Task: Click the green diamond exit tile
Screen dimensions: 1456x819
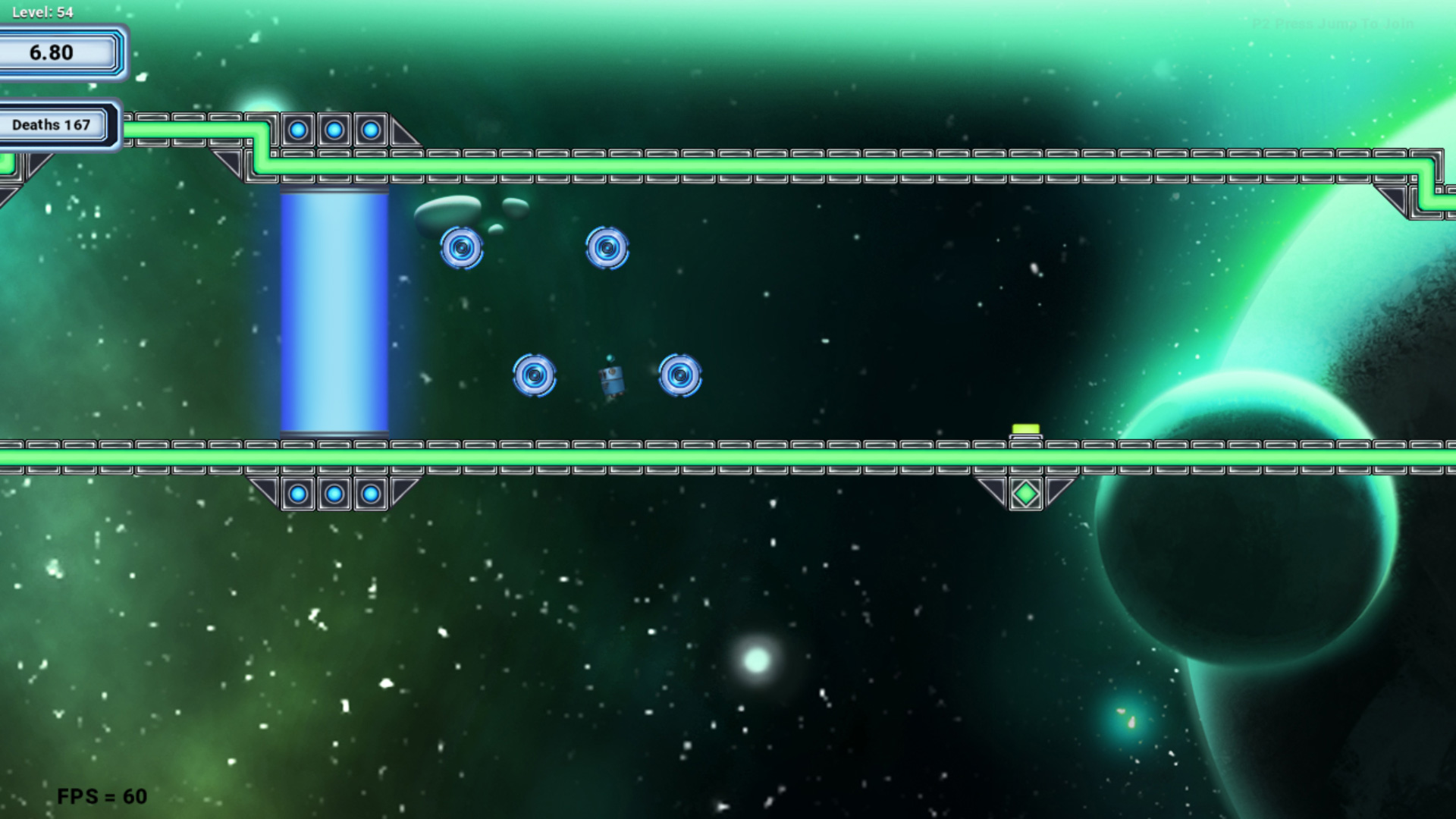Action: pos(1027,492)
